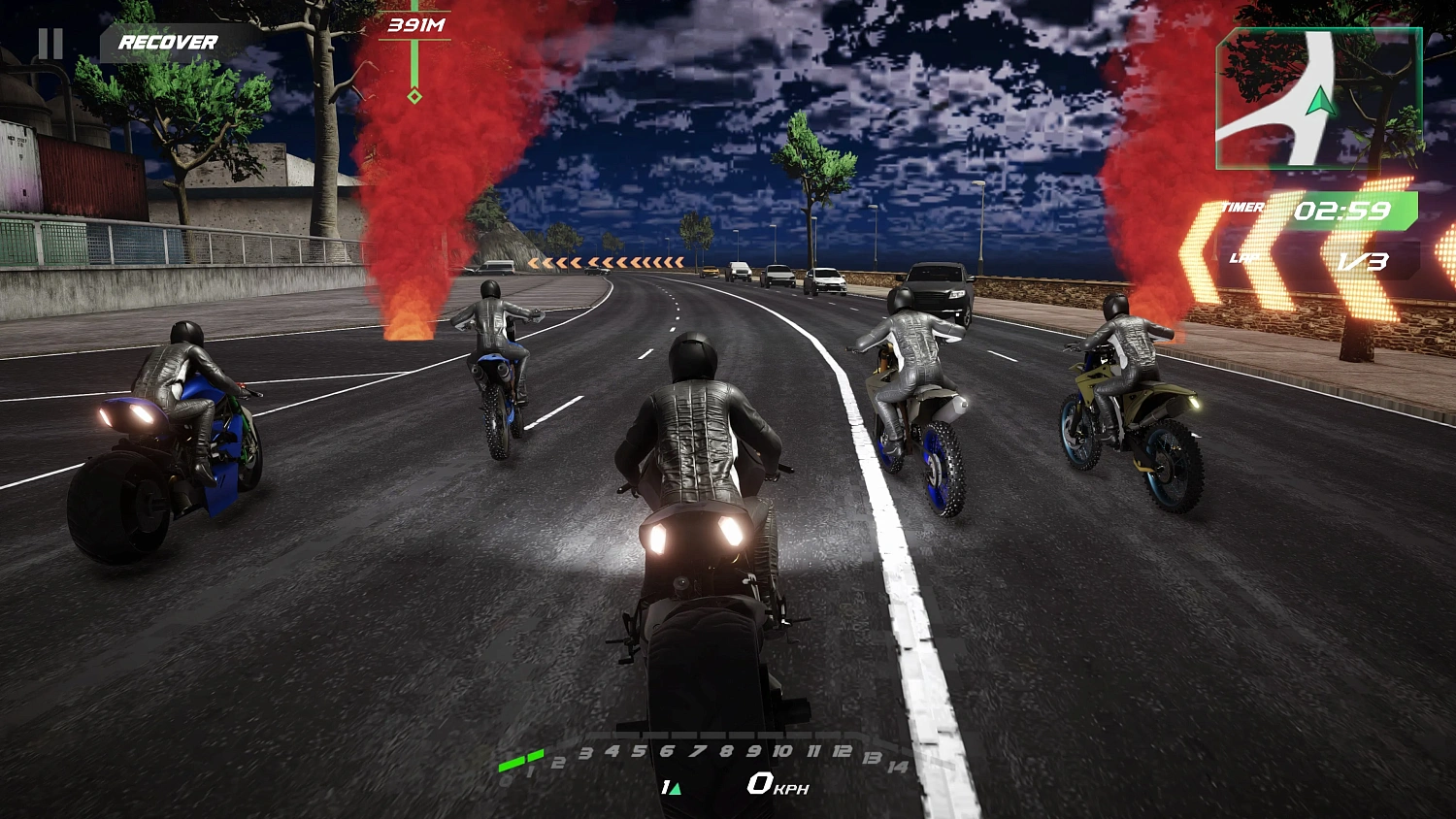Screen dimensions: 1456x819
Task: Click the green diamond marker on the progress bar
Action: coord(414,95)
